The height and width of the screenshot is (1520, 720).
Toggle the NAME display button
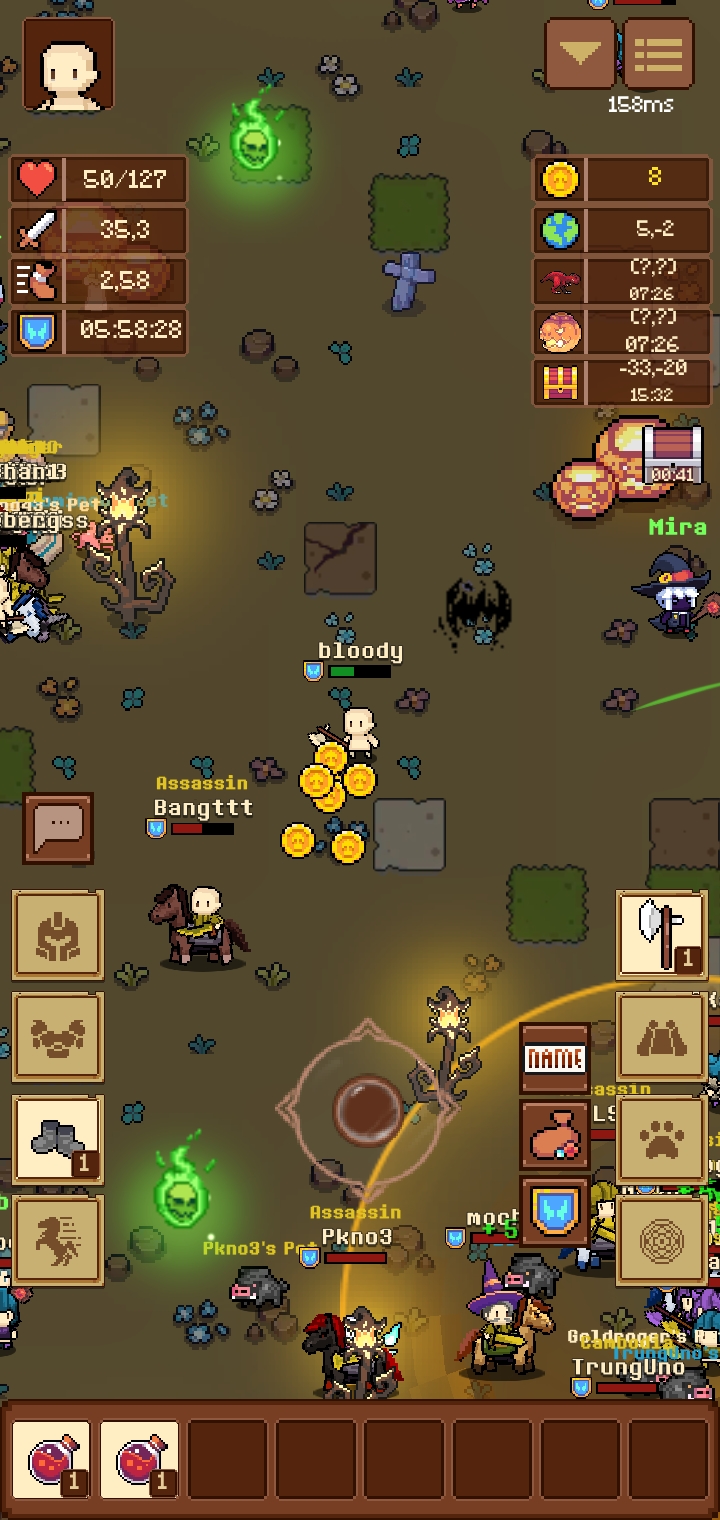pos(555,1059)
